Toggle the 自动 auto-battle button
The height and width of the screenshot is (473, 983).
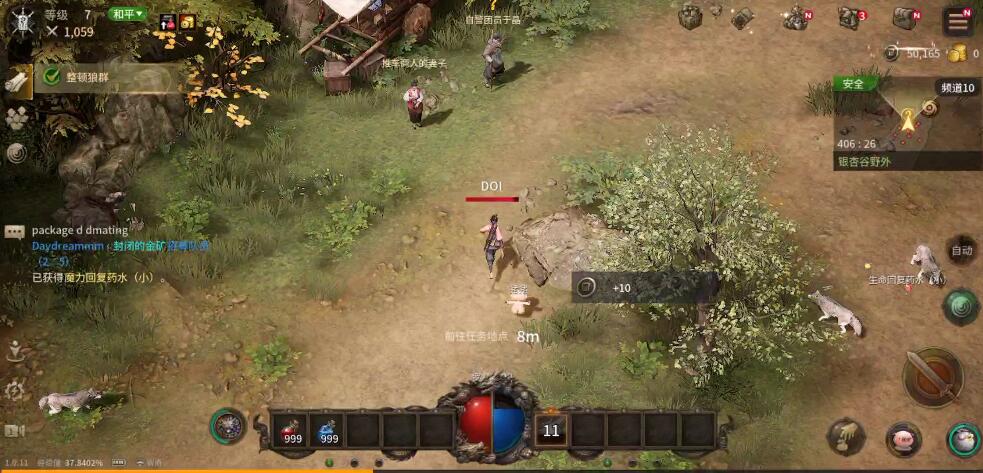[x=961, y=251]
